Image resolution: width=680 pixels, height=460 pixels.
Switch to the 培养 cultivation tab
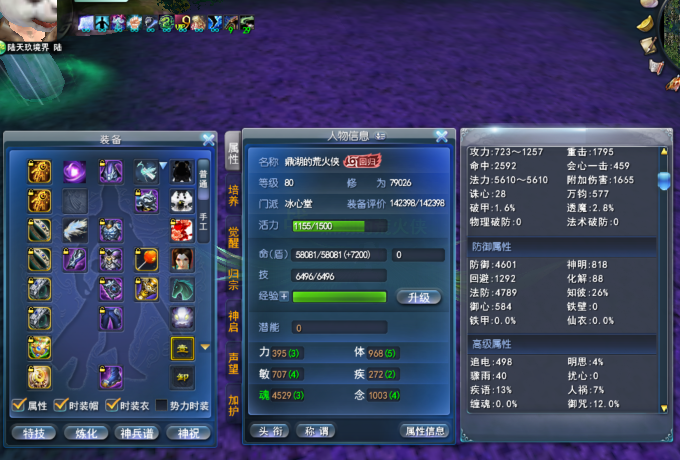(x=233, y=194)
